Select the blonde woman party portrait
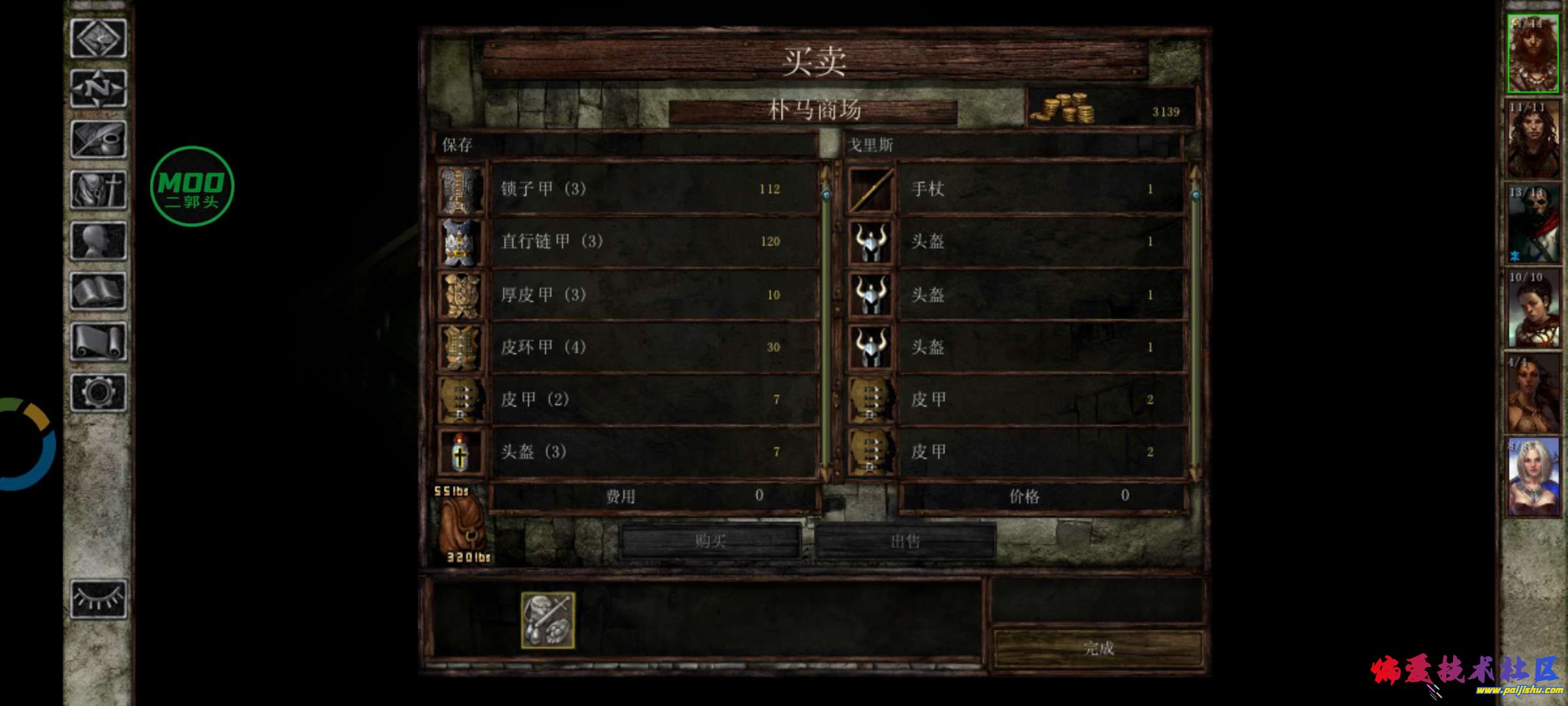The height and width of the screenshot is (706, 1568). pyautogui.click(x=1533, y=477)
